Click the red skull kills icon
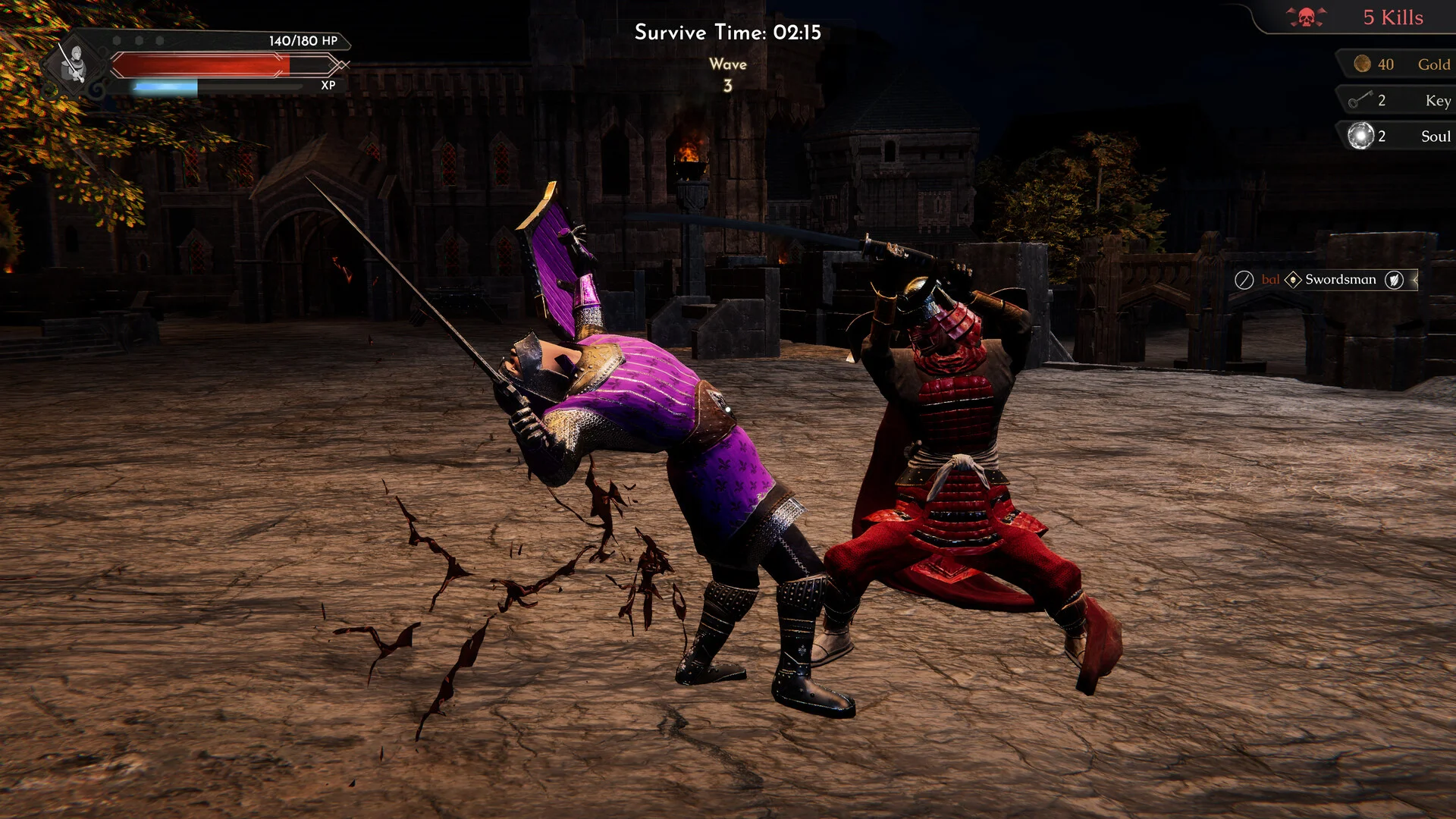Image resolution: width=1456 pixels, height=819 pixels. [x=1306, y=17]
